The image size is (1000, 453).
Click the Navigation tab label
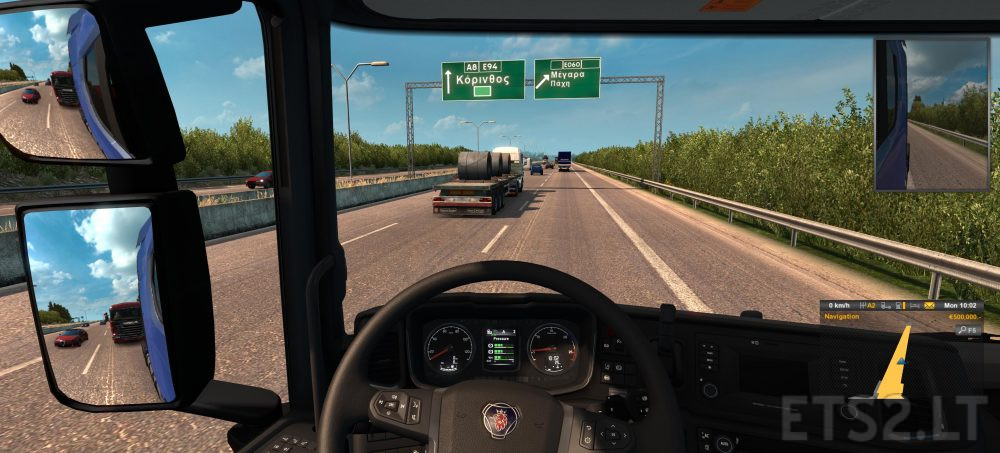coord(842,317)
